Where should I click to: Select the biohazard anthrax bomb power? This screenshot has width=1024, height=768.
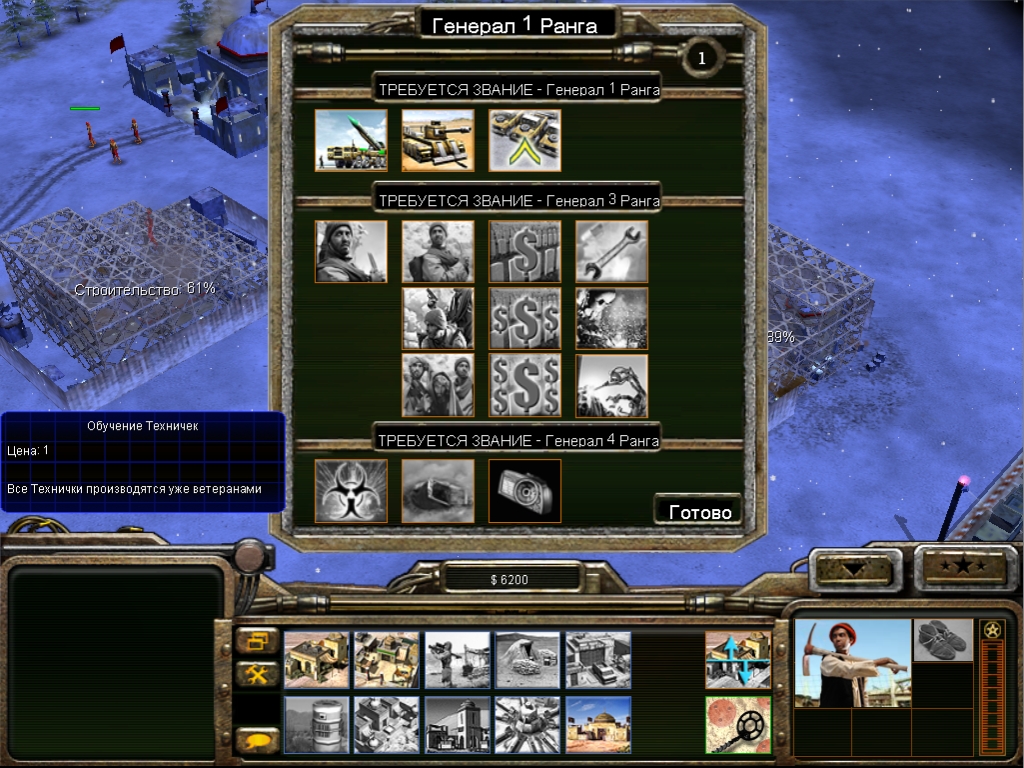pos(351,490)
